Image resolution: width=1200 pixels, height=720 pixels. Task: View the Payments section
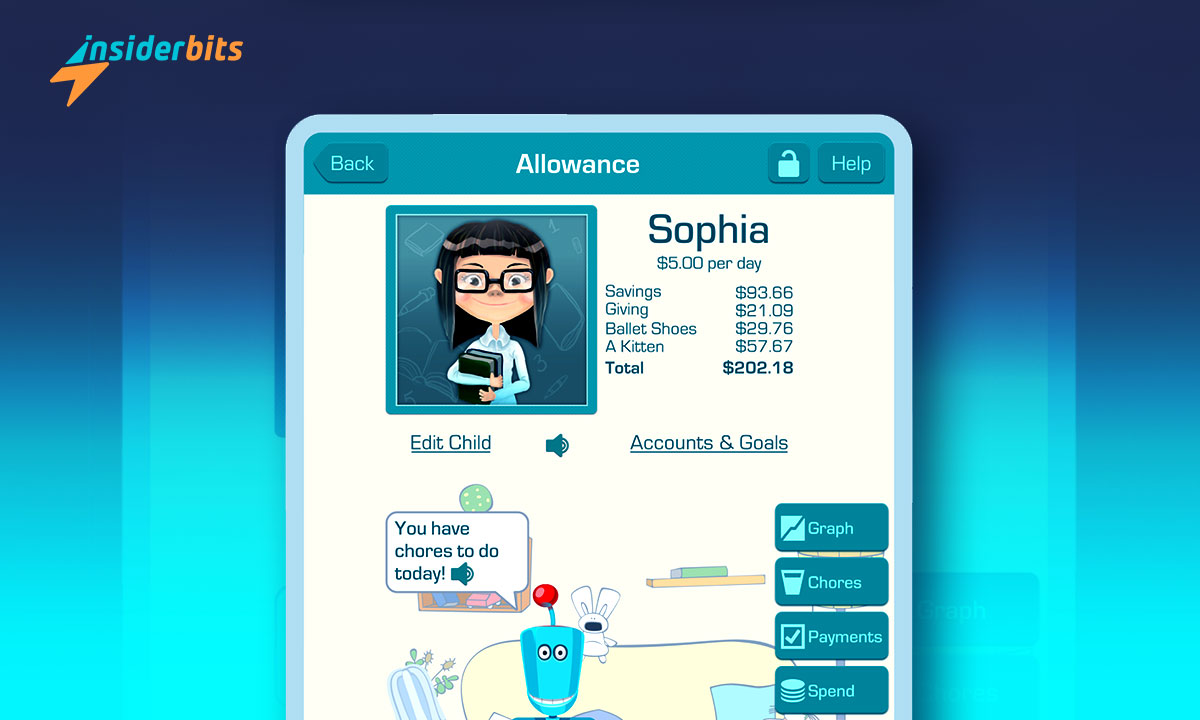pos(831,636)
